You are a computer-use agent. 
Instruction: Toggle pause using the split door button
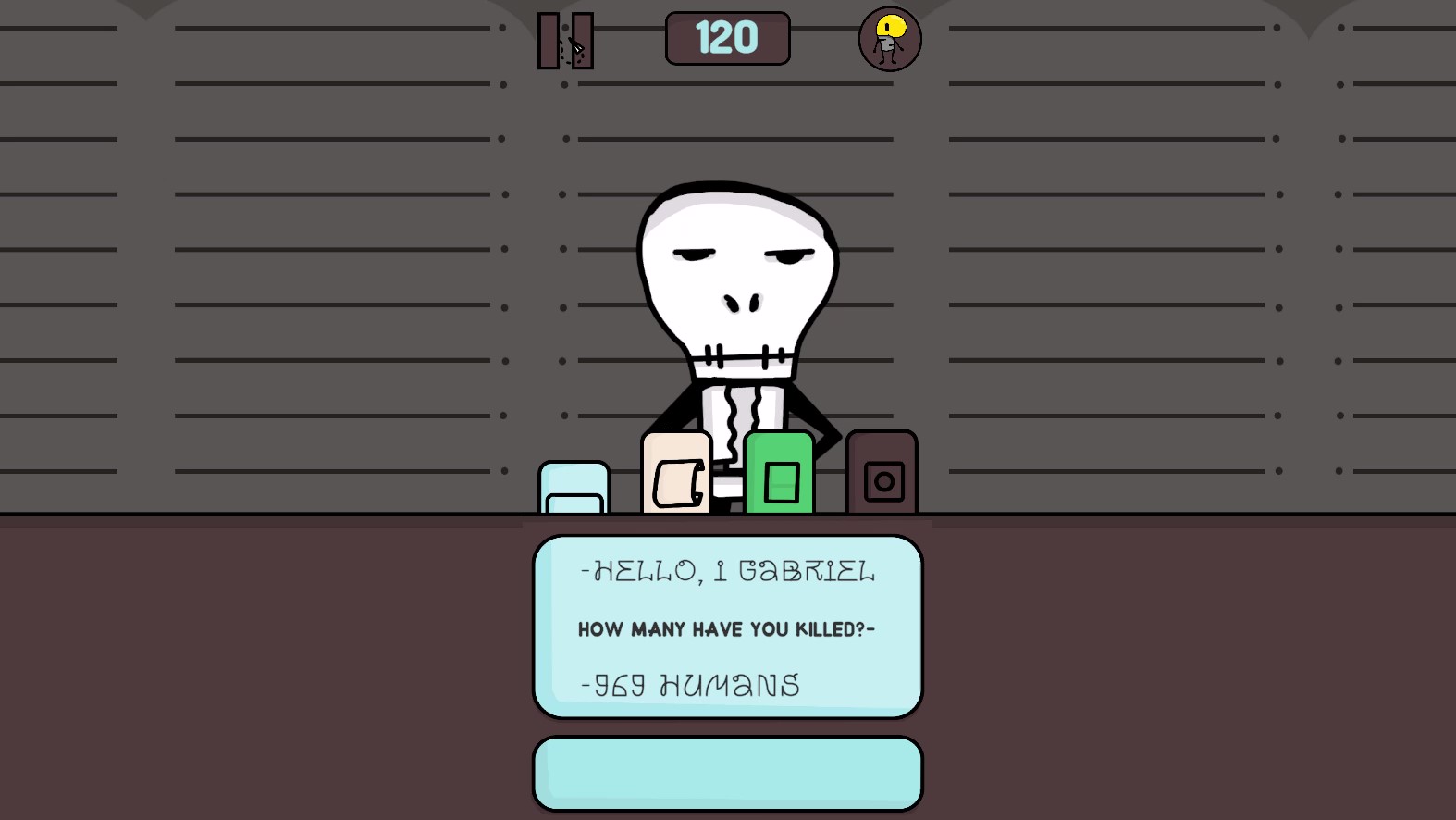click(x=565, y=42)
